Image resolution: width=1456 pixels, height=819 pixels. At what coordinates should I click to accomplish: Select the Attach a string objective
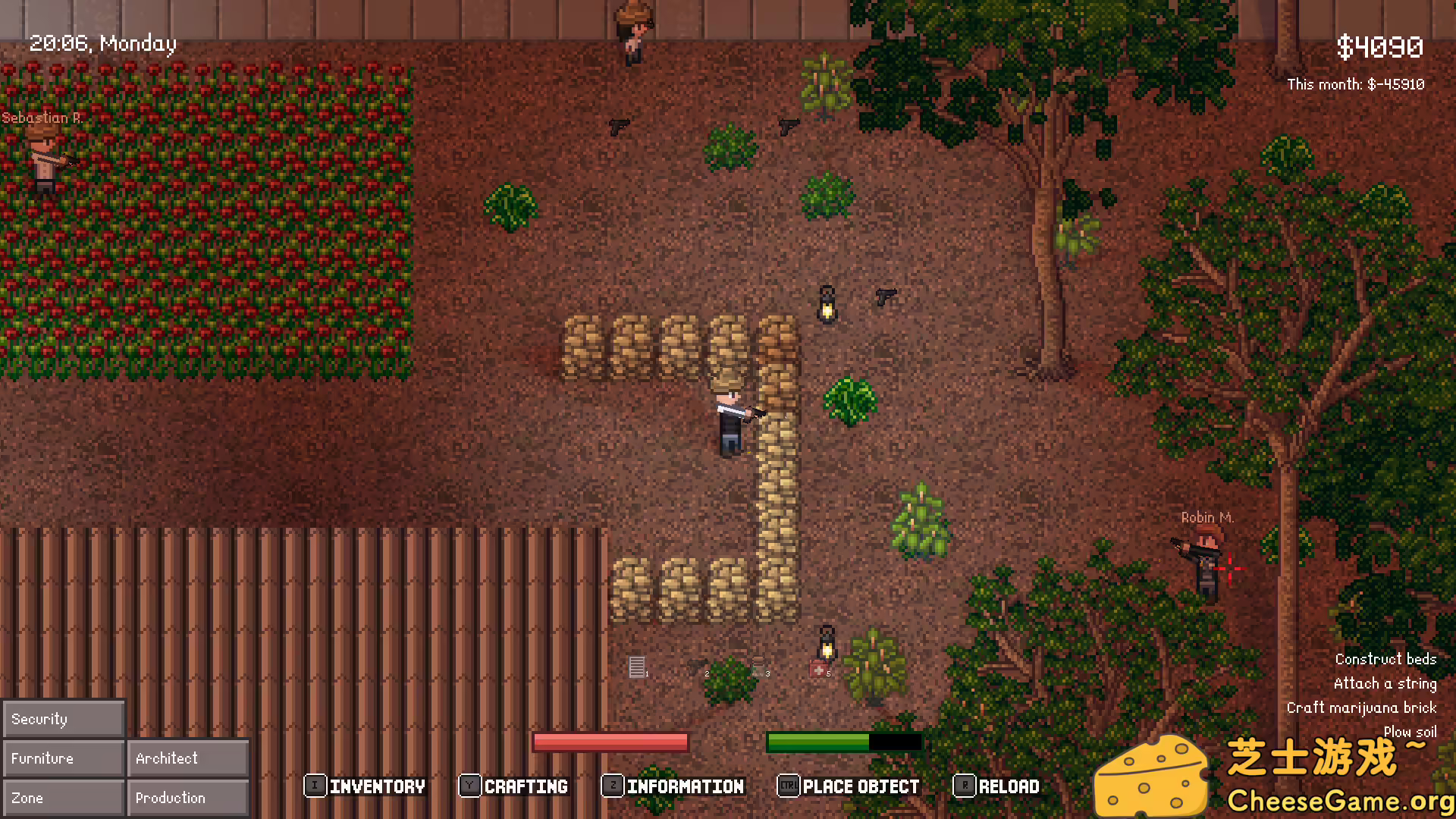[x=1385, y=683]
